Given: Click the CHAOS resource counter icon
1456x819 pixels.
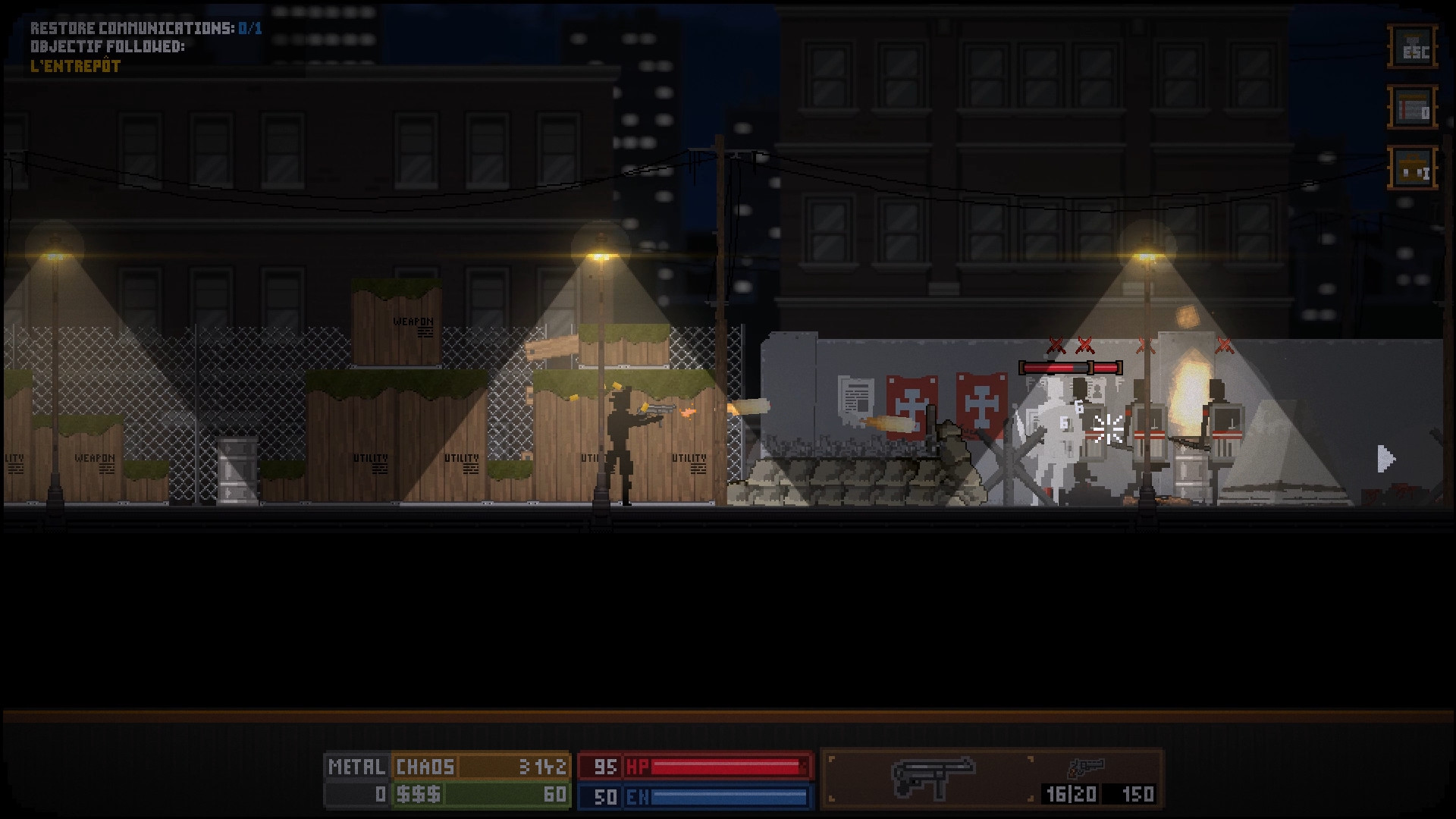Looking at the screenshot, I should click(x=425, y=767).
